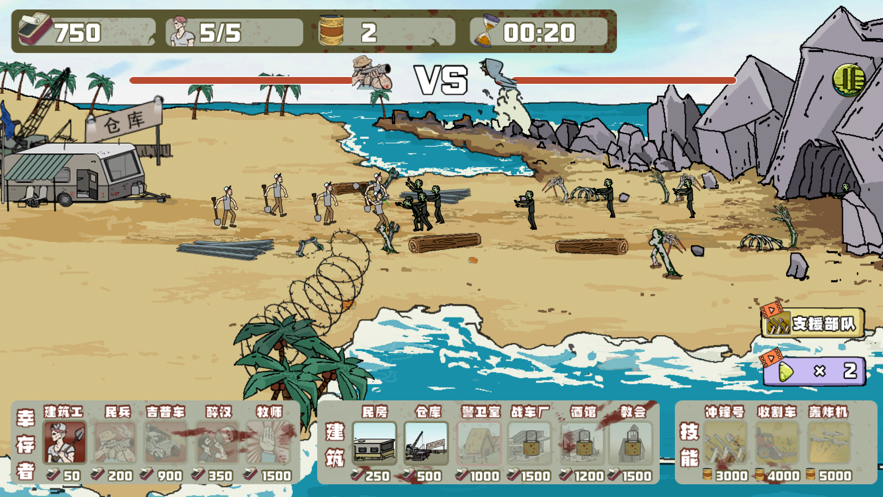The image size is (883, 497).
Task: Select the 民兵 militia unit card
Action: [x=116, y=443]
